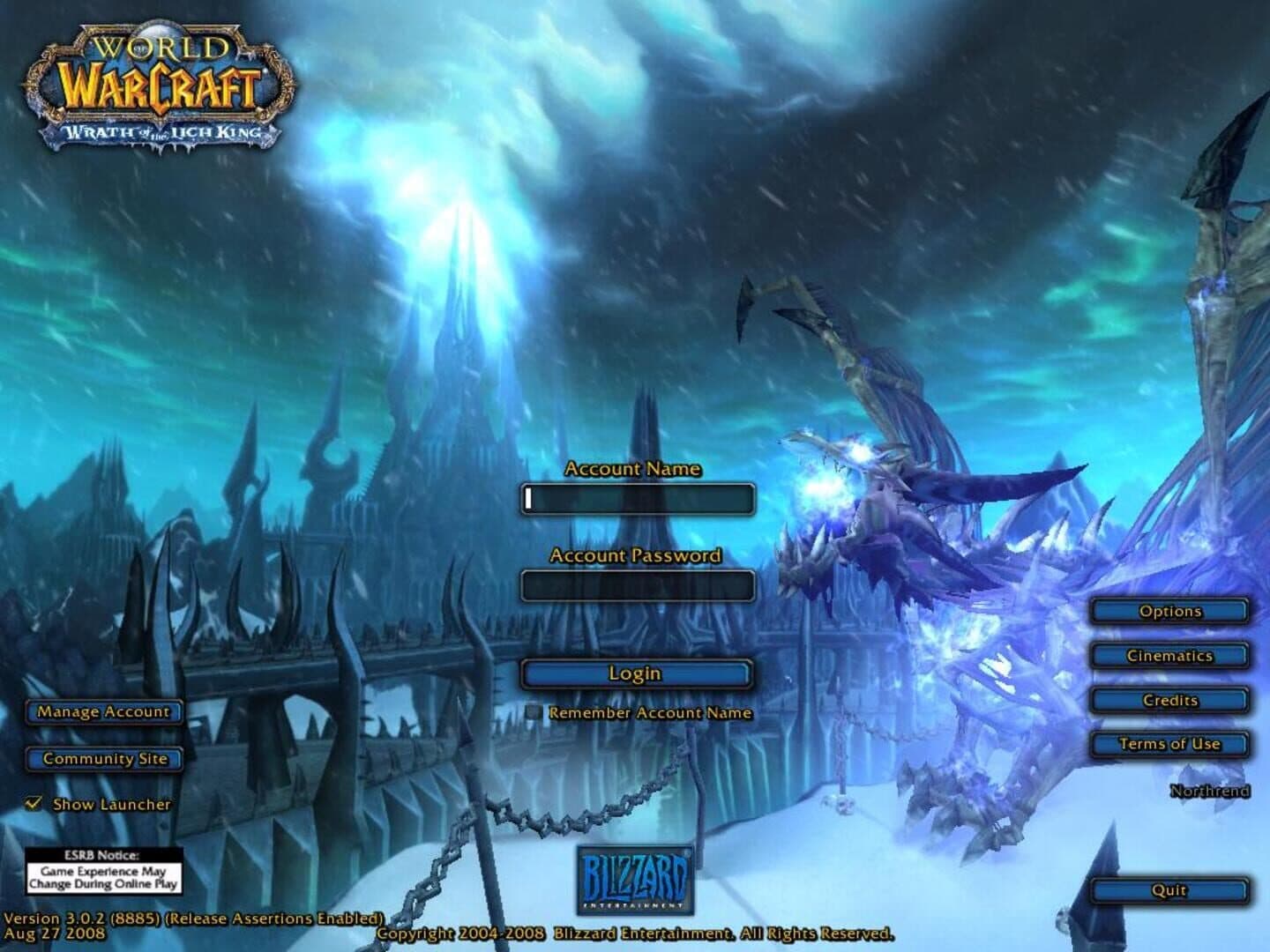Visit the Community Site

[103, 757]
